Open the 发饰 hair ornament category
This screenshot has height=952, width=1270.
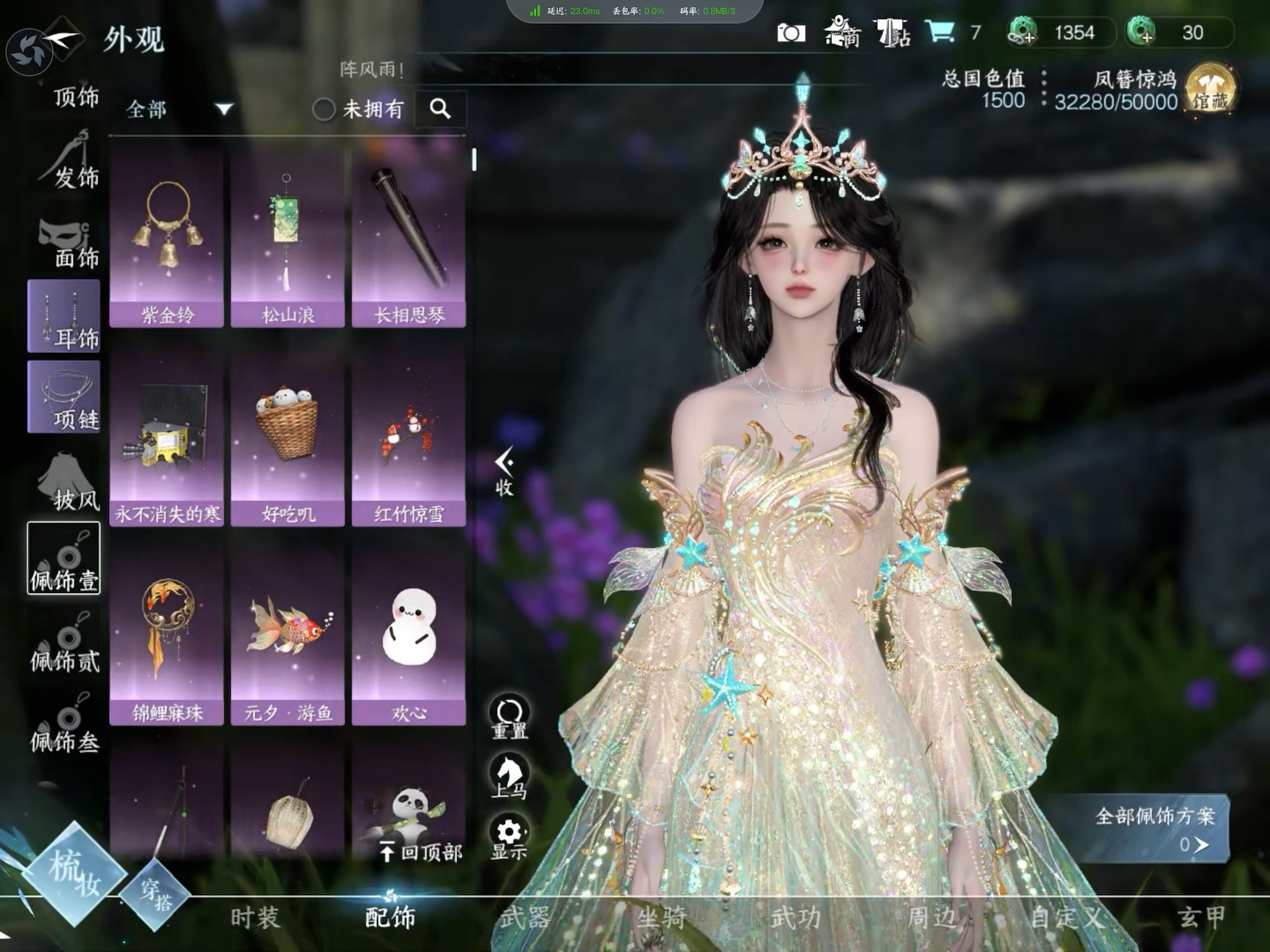(x=69, y=162)
